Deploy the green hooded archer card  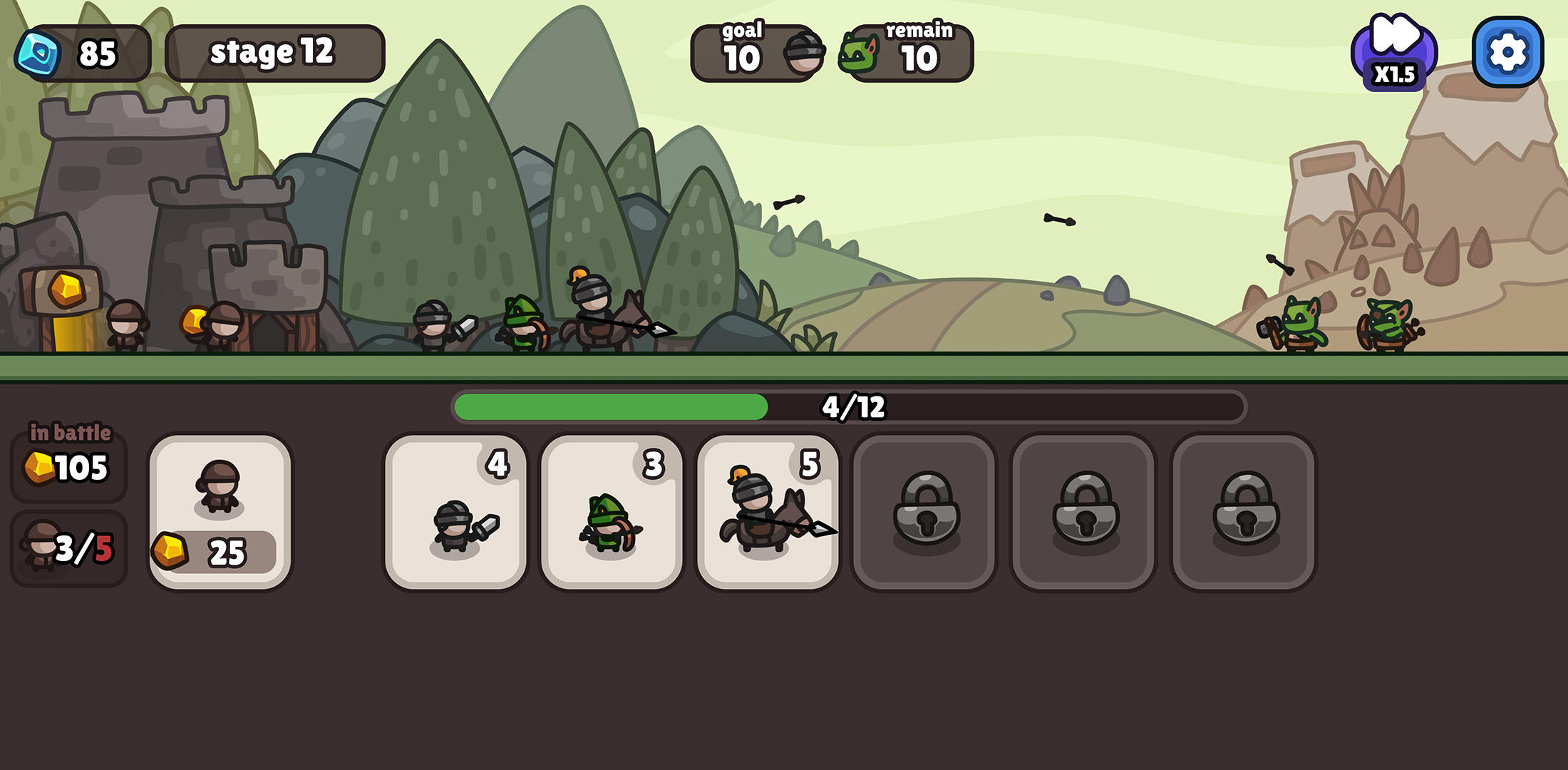click(612, 512)
